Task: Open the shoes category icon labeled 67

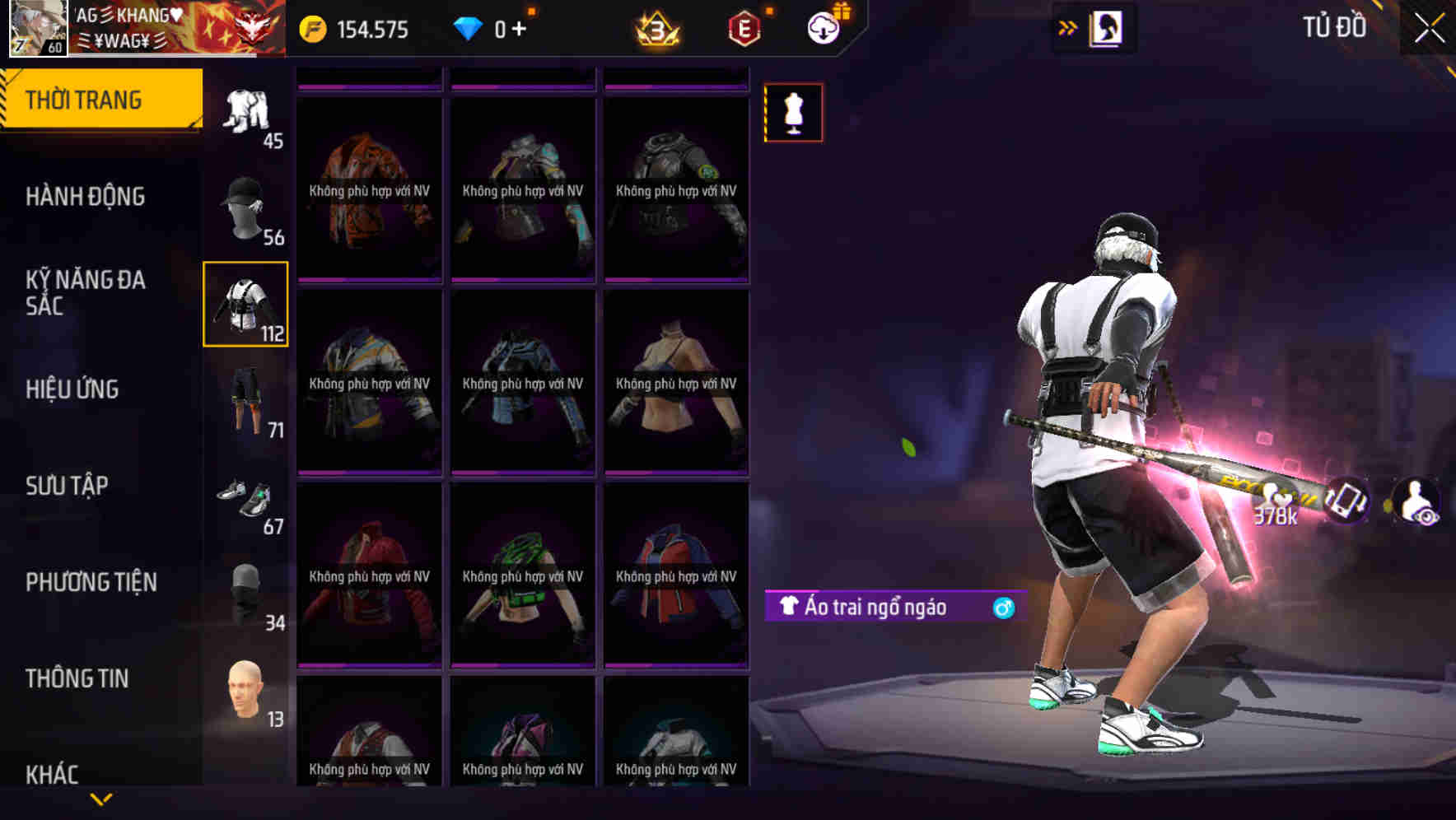Action: [x=246, y=494]
